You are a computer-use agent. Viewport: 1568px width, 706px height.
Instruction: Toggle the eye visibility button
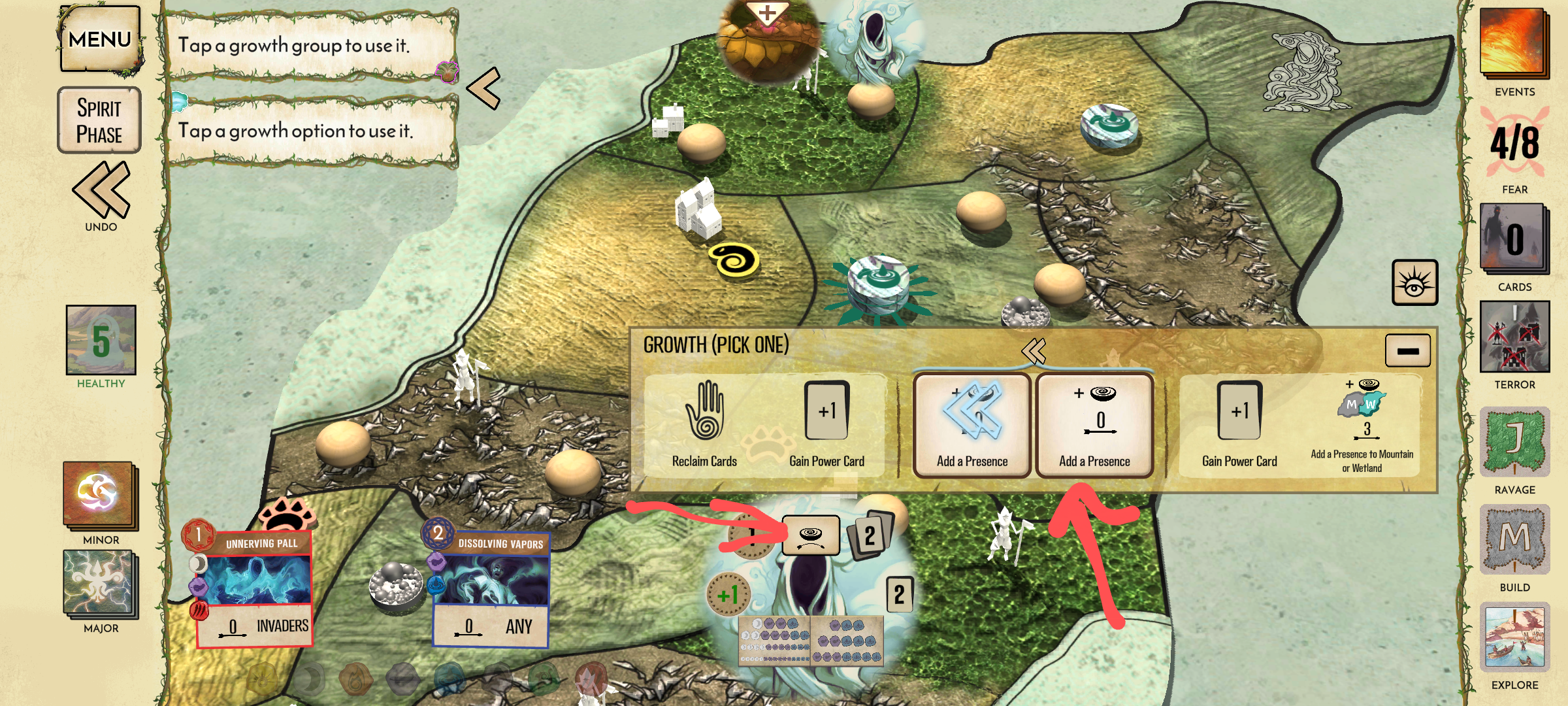pos(1414,282)
